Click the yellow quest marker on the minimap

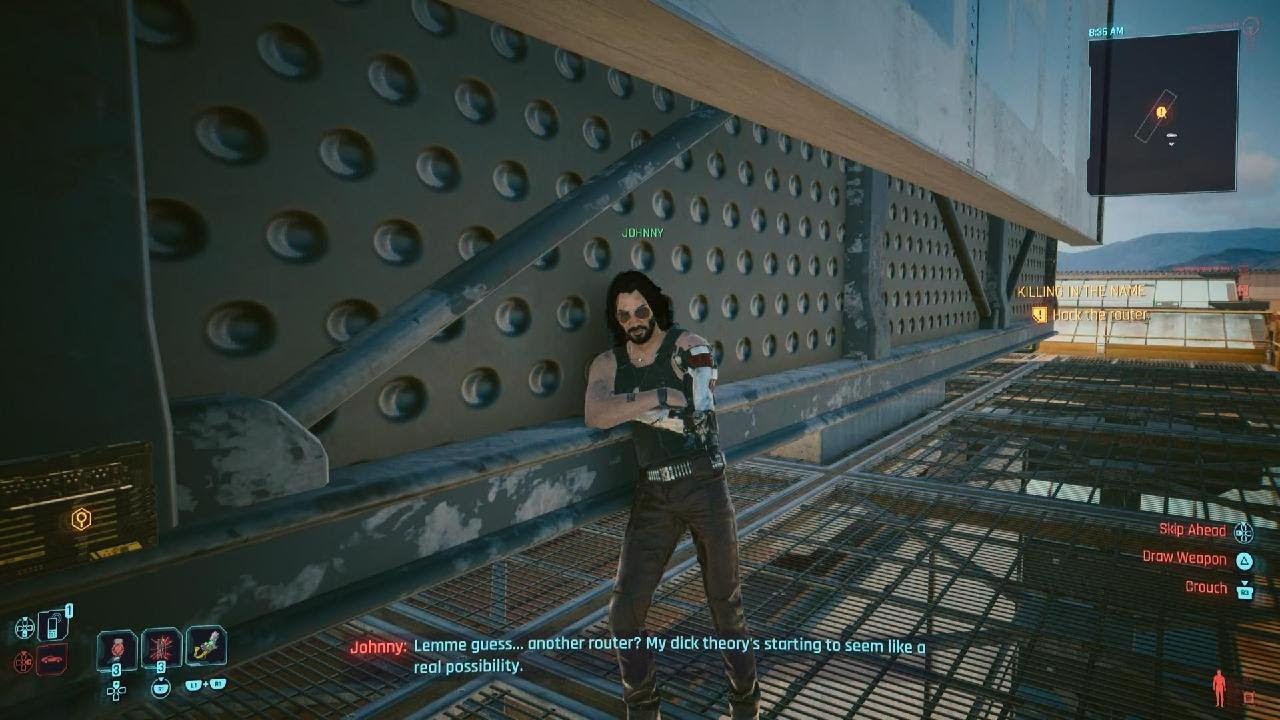point(1160,111)
